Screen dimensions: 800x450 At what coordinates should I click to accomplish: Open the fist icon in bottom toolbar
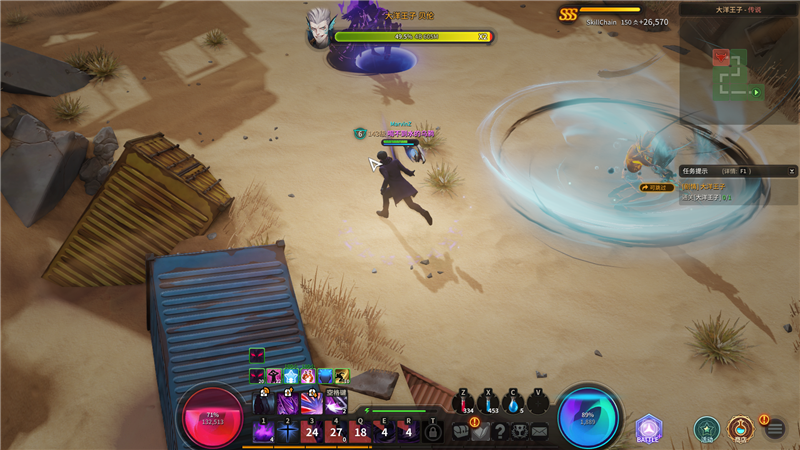point(520,432)
